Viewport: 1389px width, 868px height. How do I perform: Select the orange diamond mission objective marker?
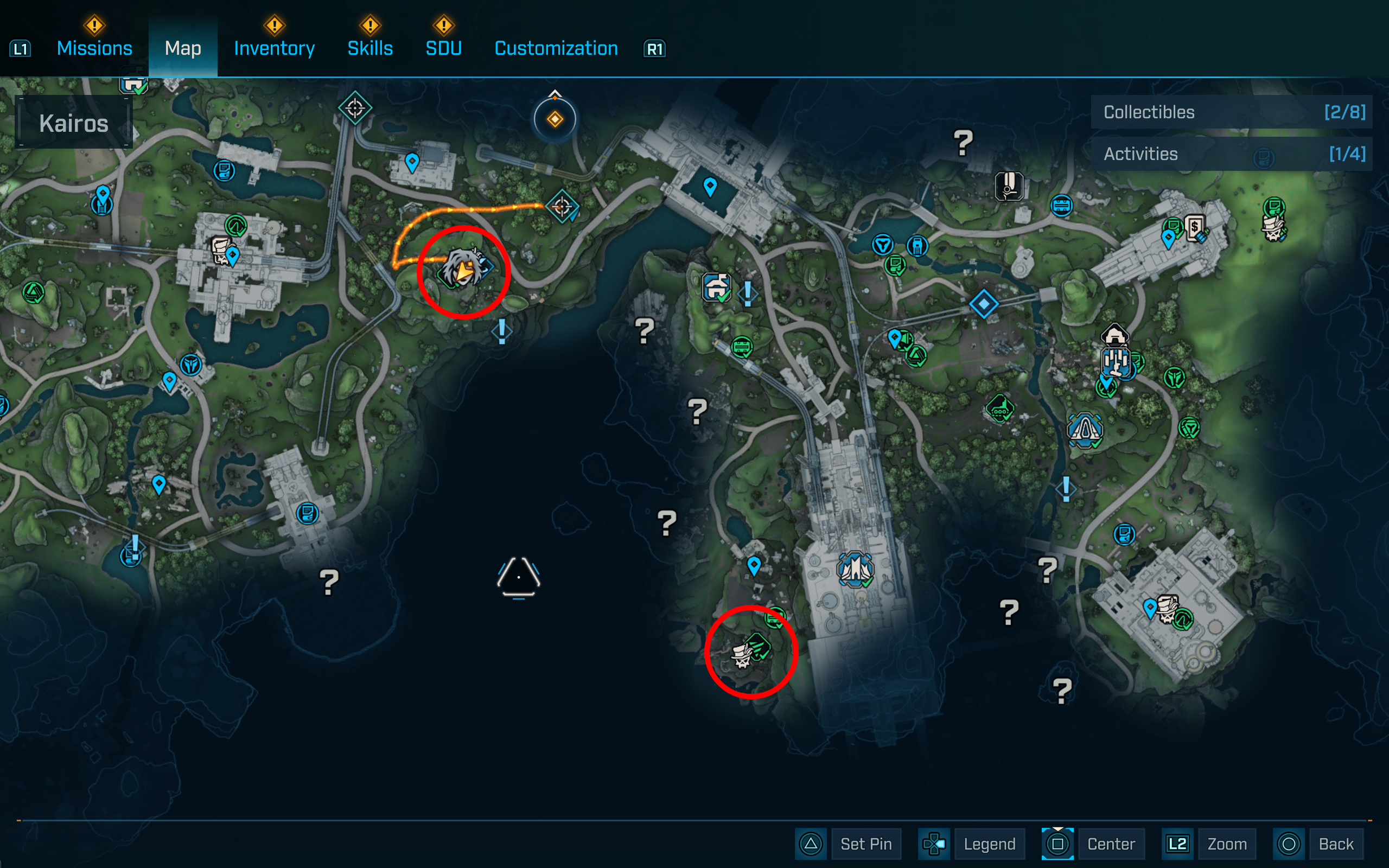555,119
